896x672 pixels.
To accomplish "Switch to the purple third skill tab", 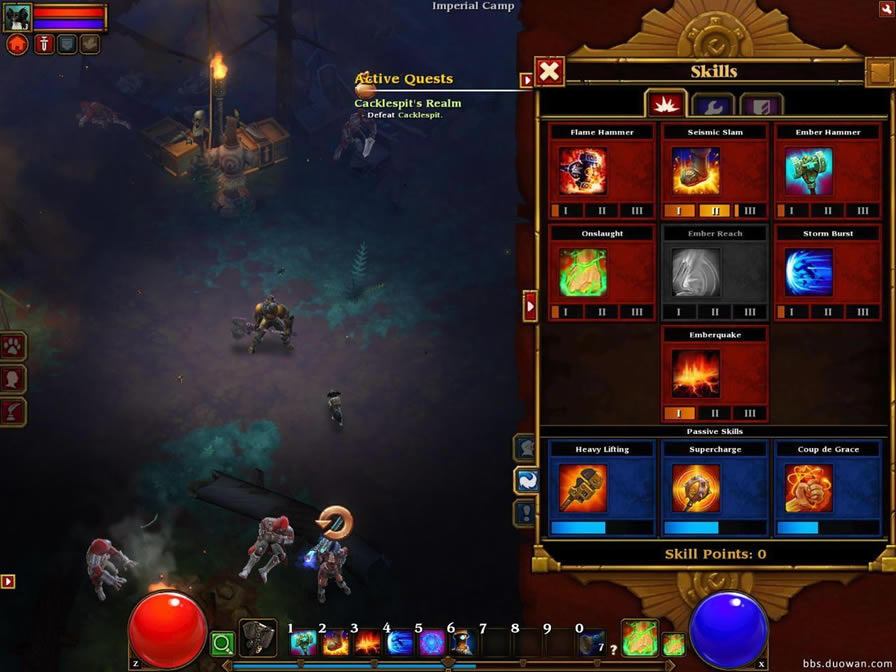I will pos(760,104).
